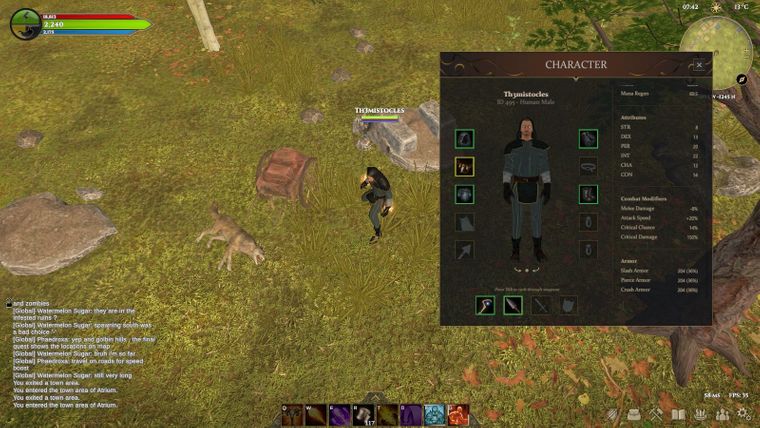
Task: Use the hotbar item with 117 count
Action: [x=363, y=414]
